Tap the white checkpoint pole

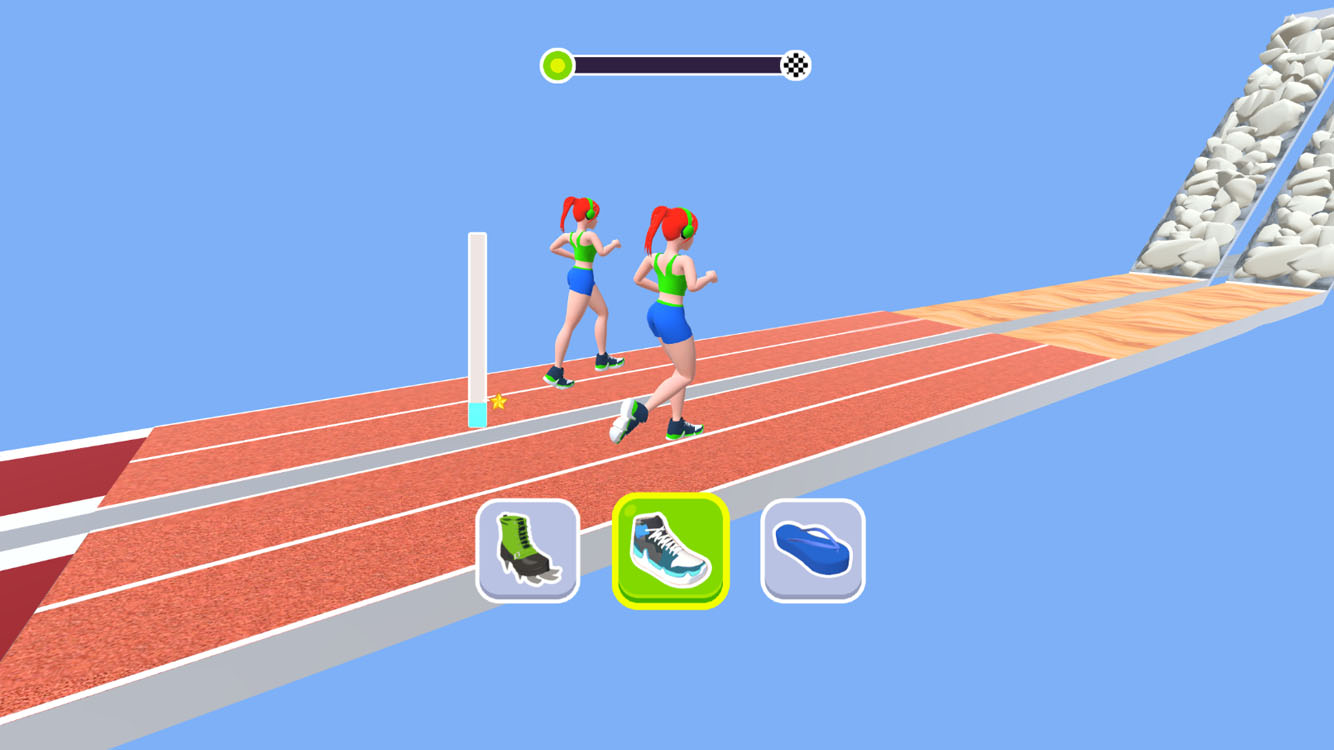pos(477,320)
